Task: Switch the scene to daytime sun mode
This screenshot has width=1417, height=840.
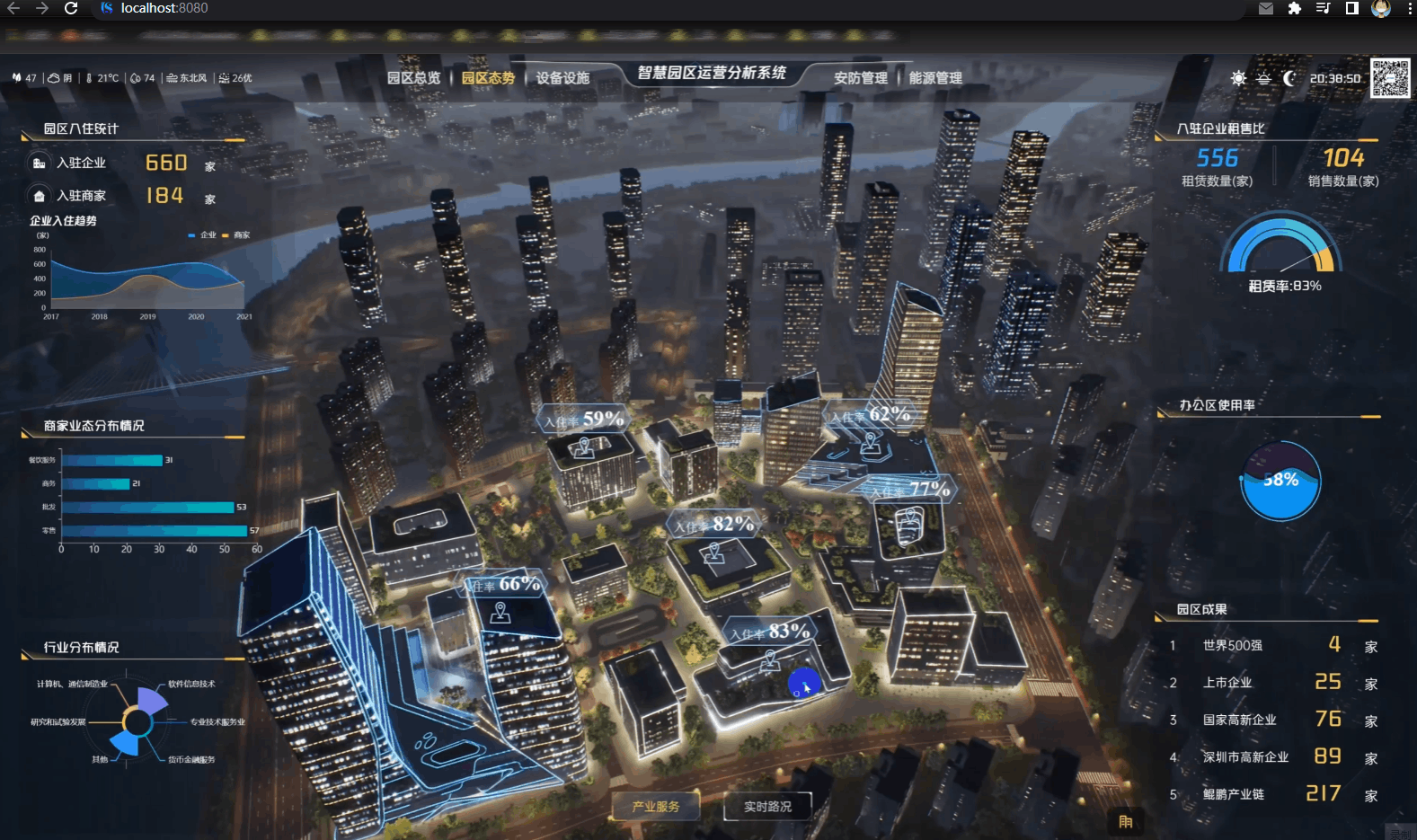Action: click(1238, 78)
